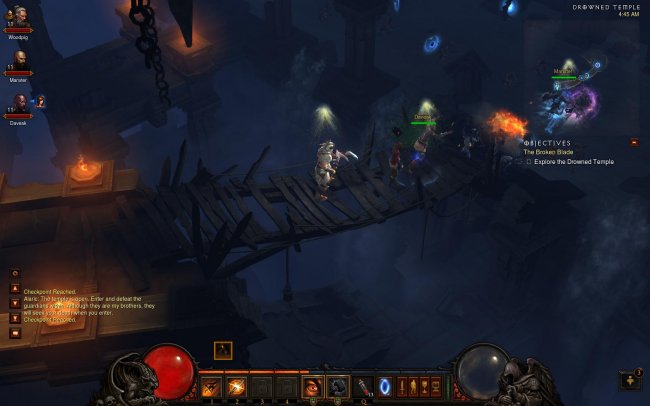This screenshot has height=406, width=650.
Task: Click the buff icon above the hotbar
Action: (x=223, y=350)
